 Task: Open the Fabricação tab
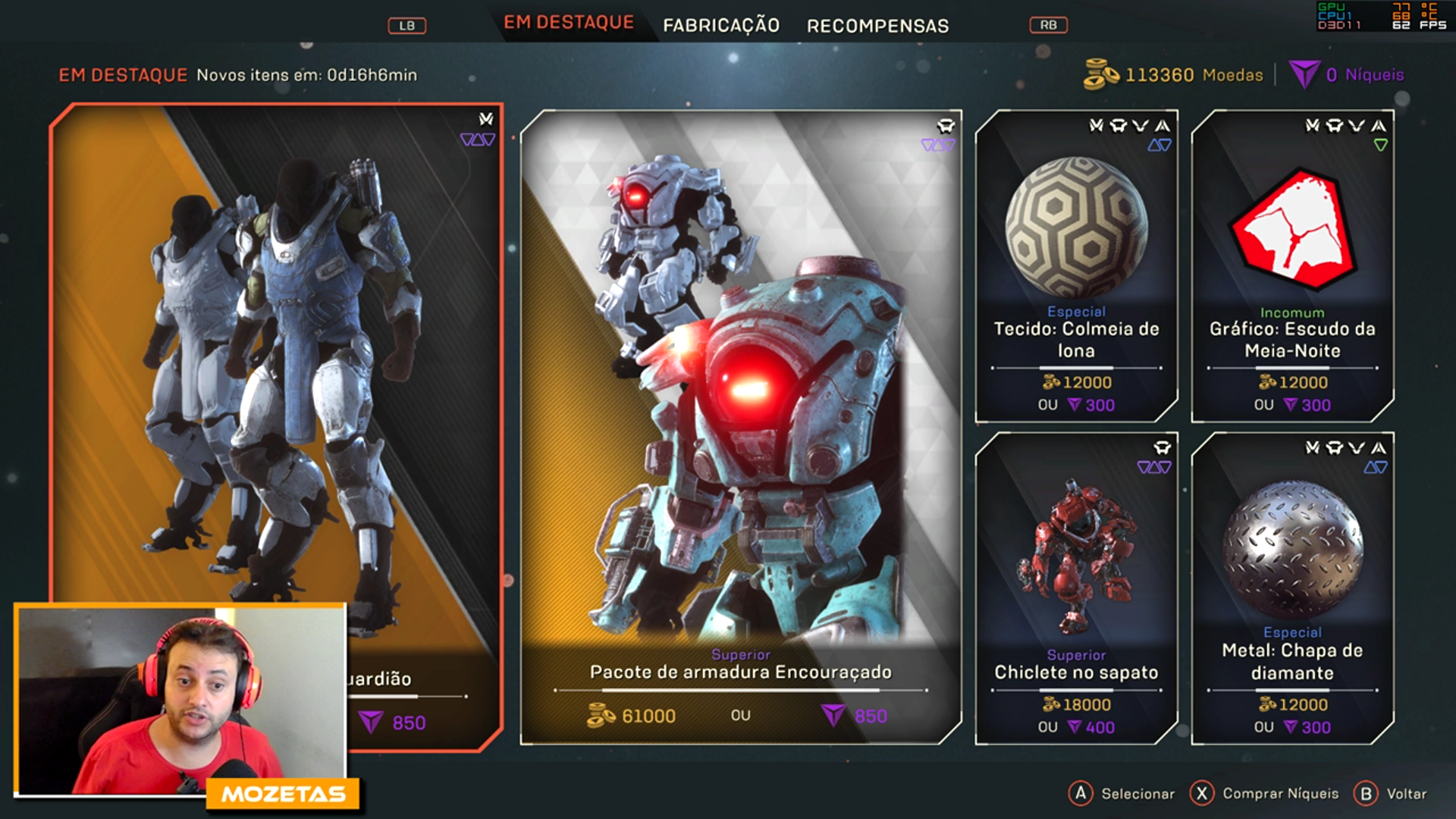click(x=720, y=26)
